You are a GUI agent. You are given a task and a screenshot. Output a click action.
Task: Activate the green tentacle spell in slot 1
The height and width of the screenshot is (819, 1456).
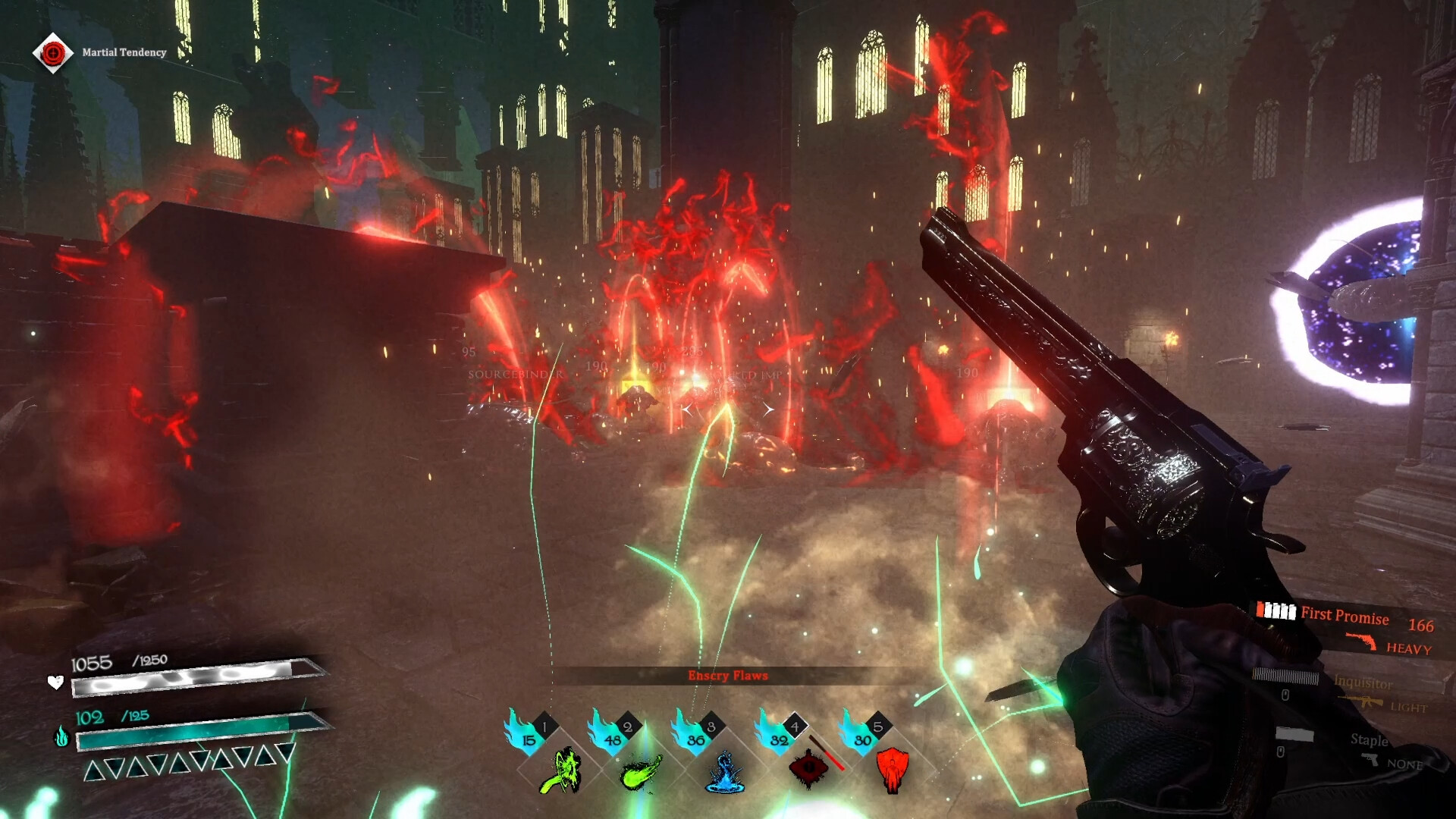click(560, 770)
